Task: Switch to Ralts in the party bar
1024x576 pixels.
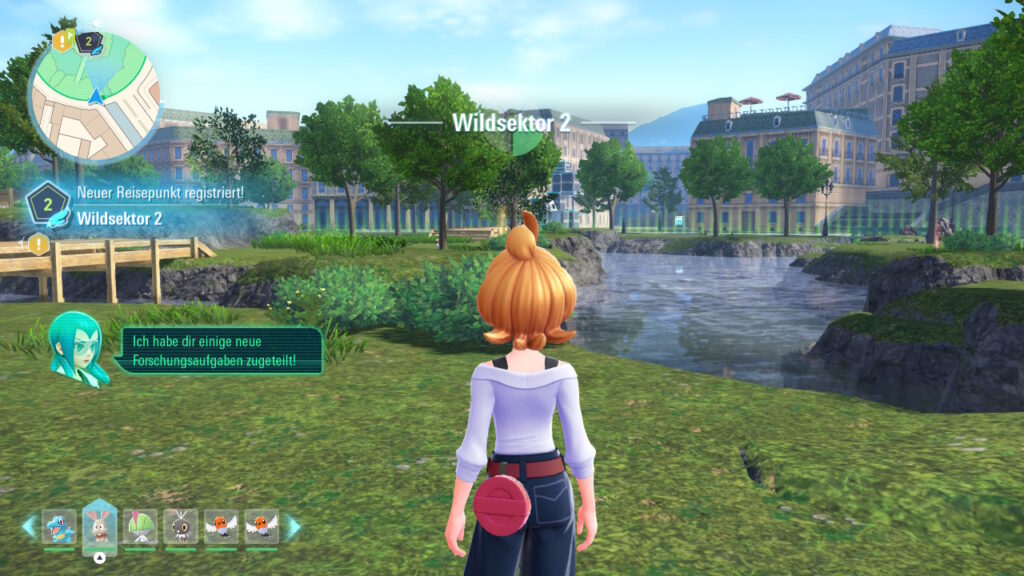Action: (140, 527)
